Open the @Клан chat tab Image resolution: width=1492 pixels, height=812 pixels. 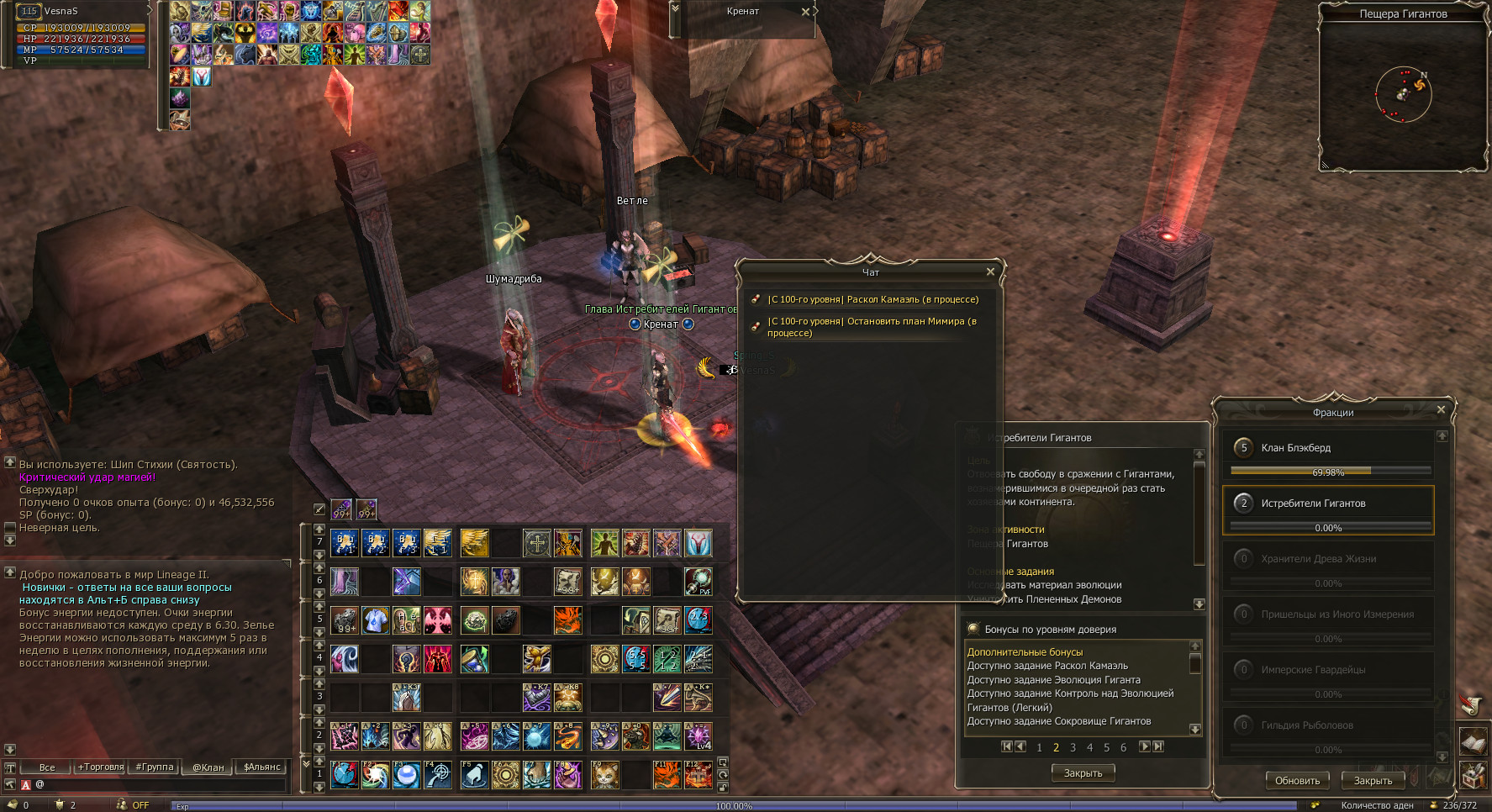pyautogui.click(x=208, y=767)
